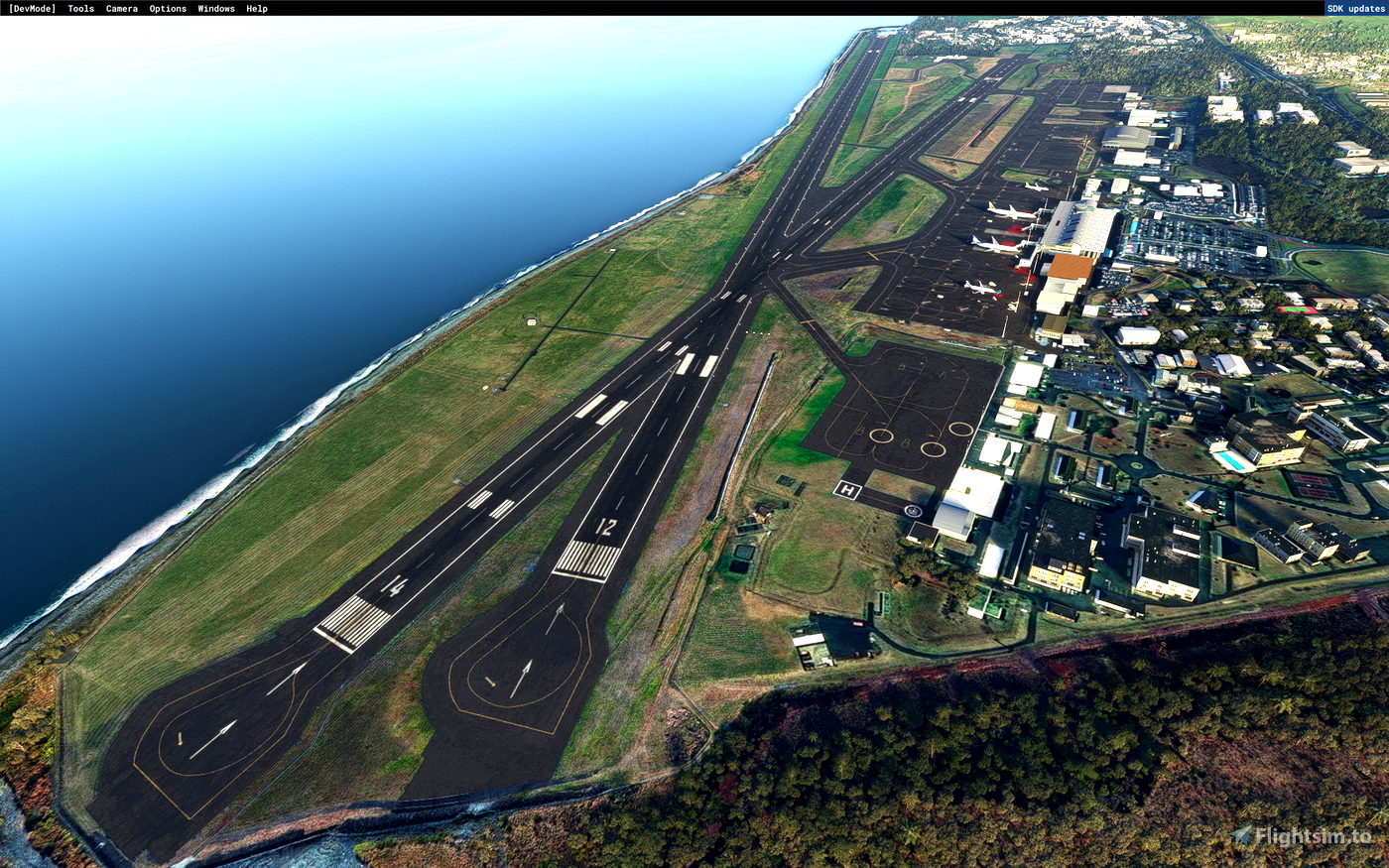The width and height of the screenshot is (1389, 868).
Task: Open the Options menu
Action: click(x=166, y=8)
